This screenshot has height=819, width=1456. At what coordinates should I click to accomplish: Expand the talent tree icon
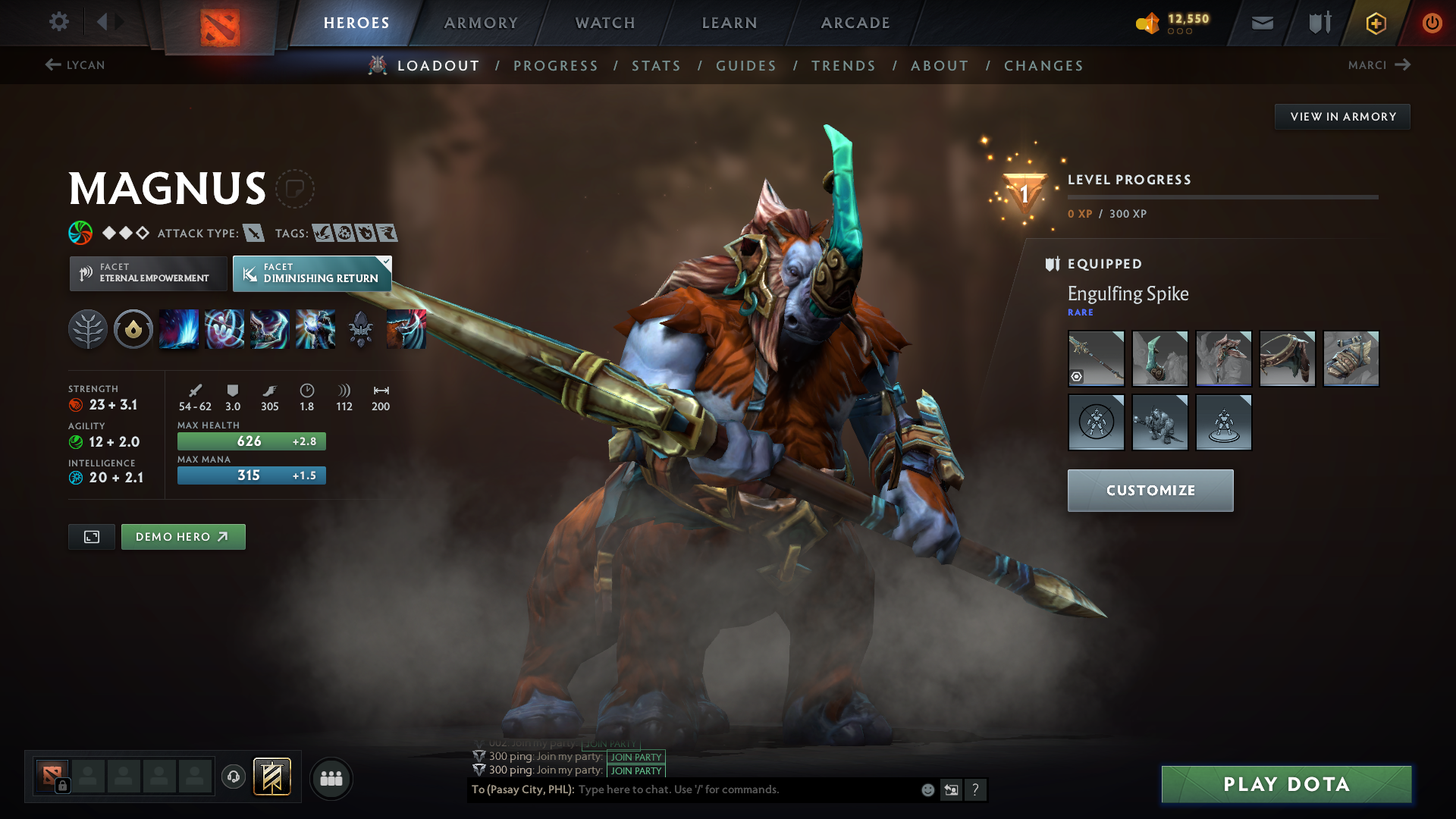point(87,329)
